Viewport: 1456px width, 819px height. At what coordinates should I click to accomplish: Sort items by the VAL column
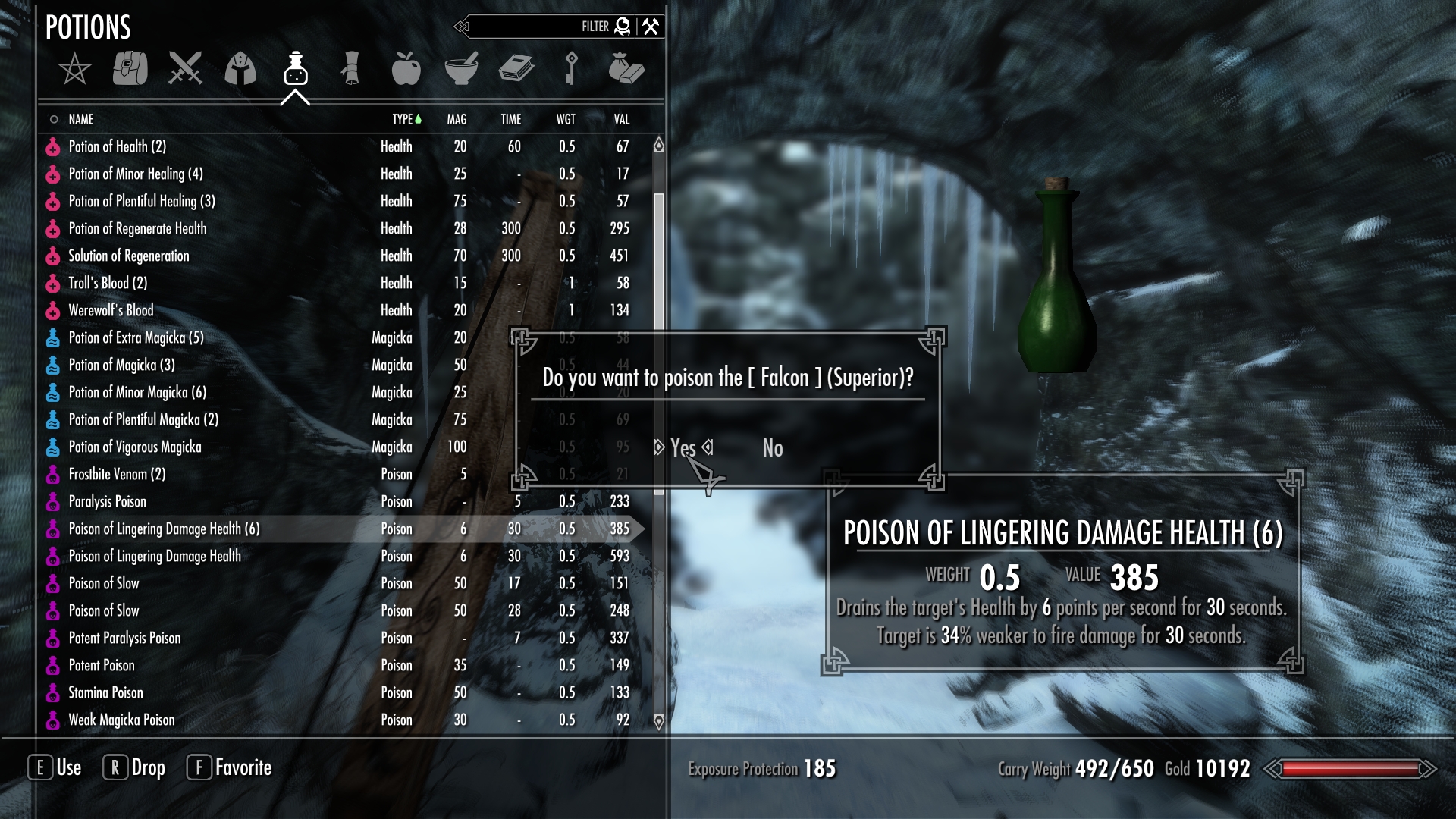coord(621,119)
